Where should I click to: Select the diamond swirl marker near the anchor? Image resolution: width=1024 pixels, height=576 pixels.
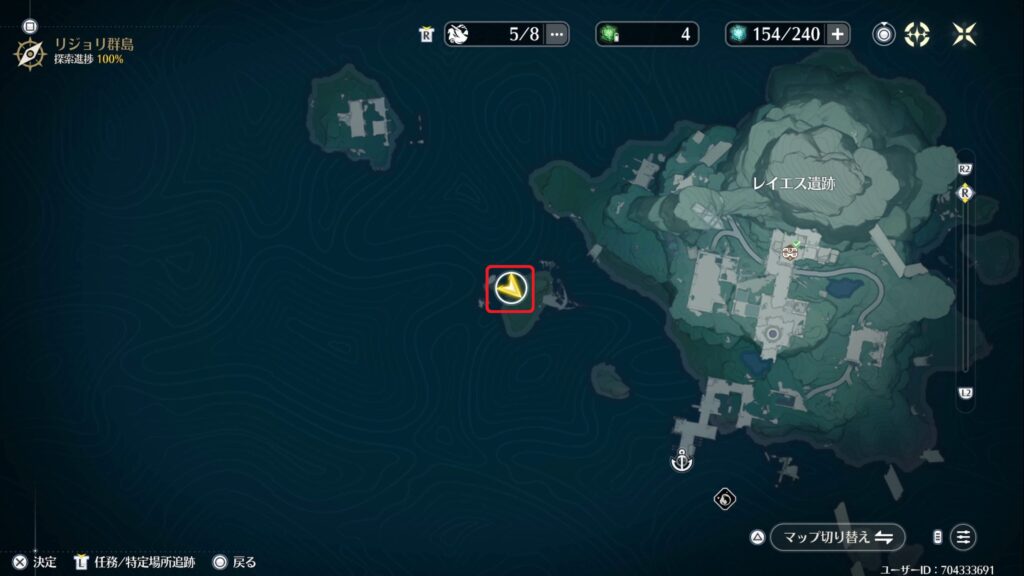[725, 498]
